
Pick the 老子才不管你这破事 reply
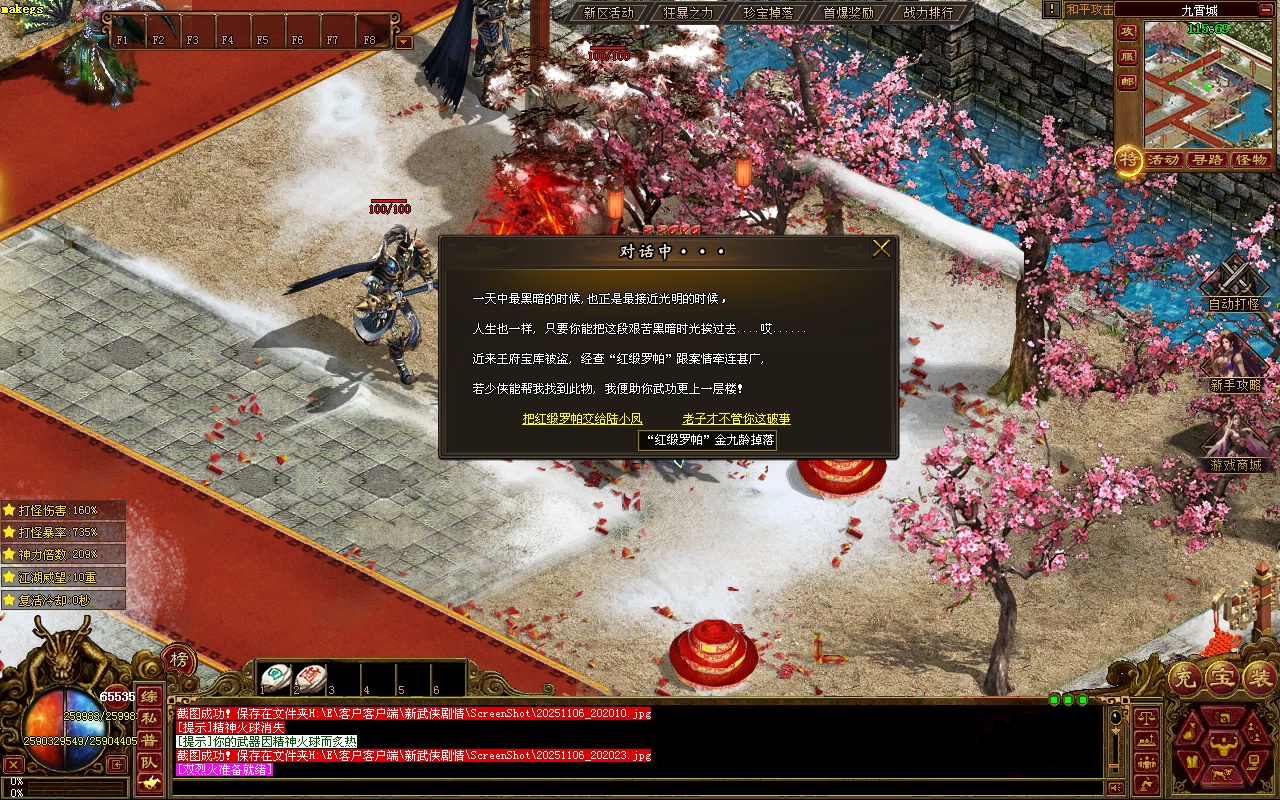click(736, 419)
